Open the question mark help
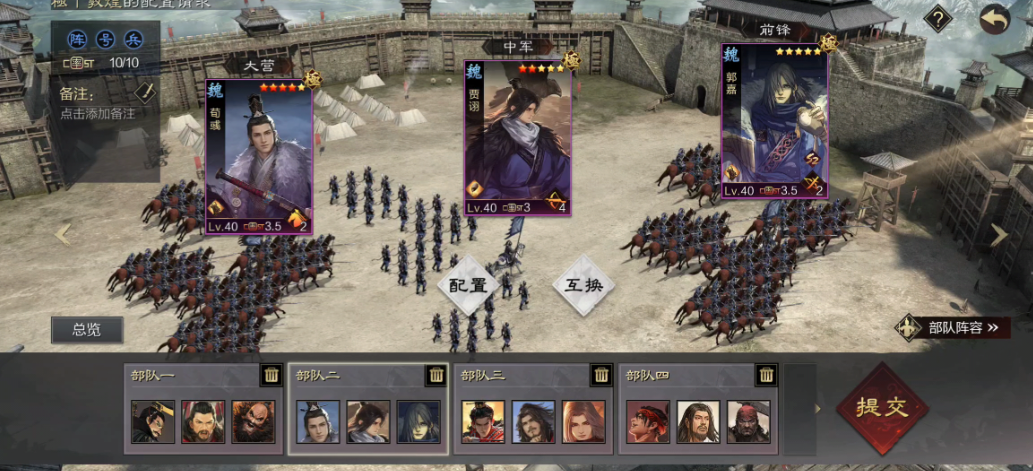 (x=937, y=19)
